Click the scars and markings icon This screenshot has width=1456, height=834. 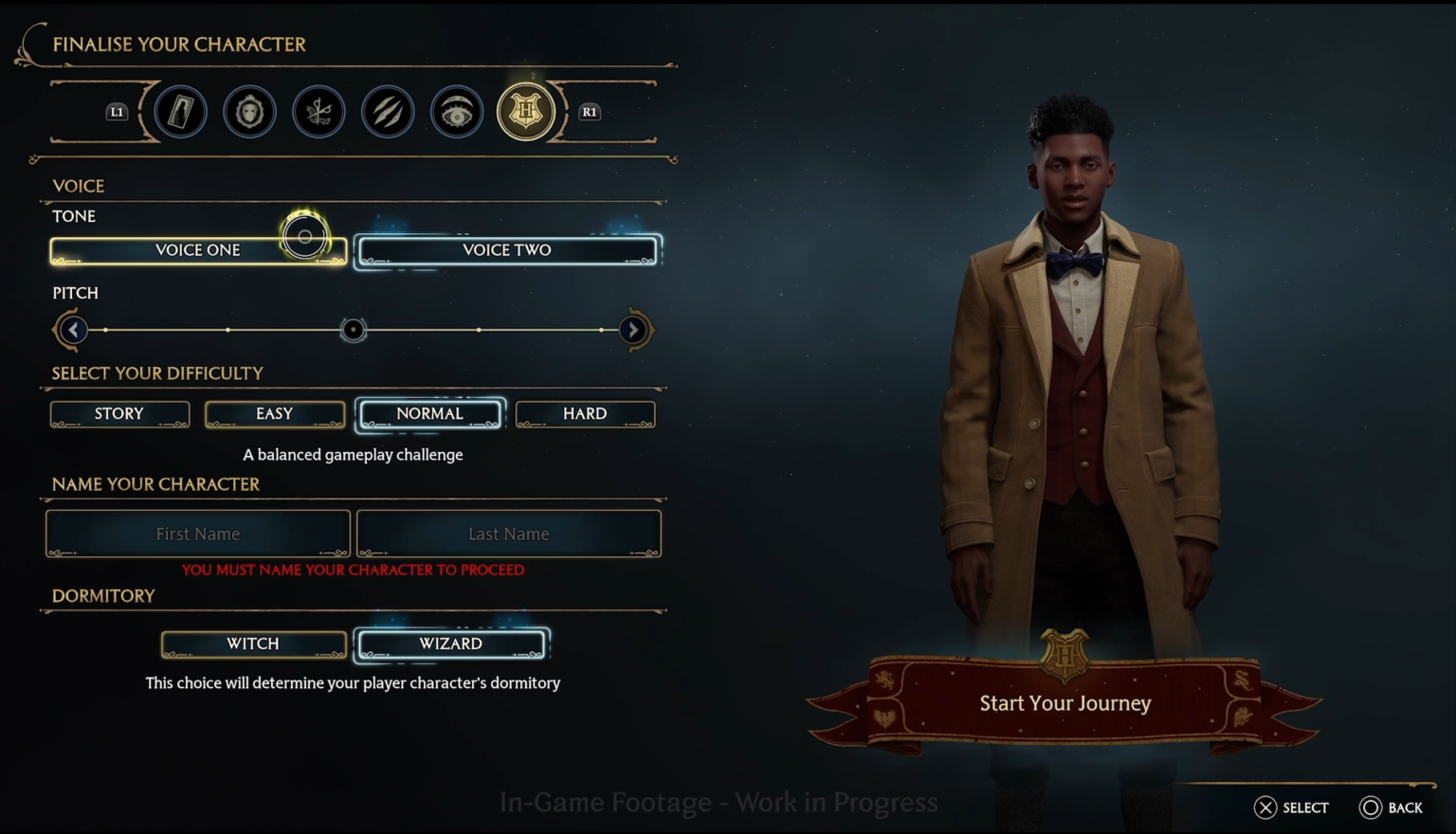[x=388, y=111]
